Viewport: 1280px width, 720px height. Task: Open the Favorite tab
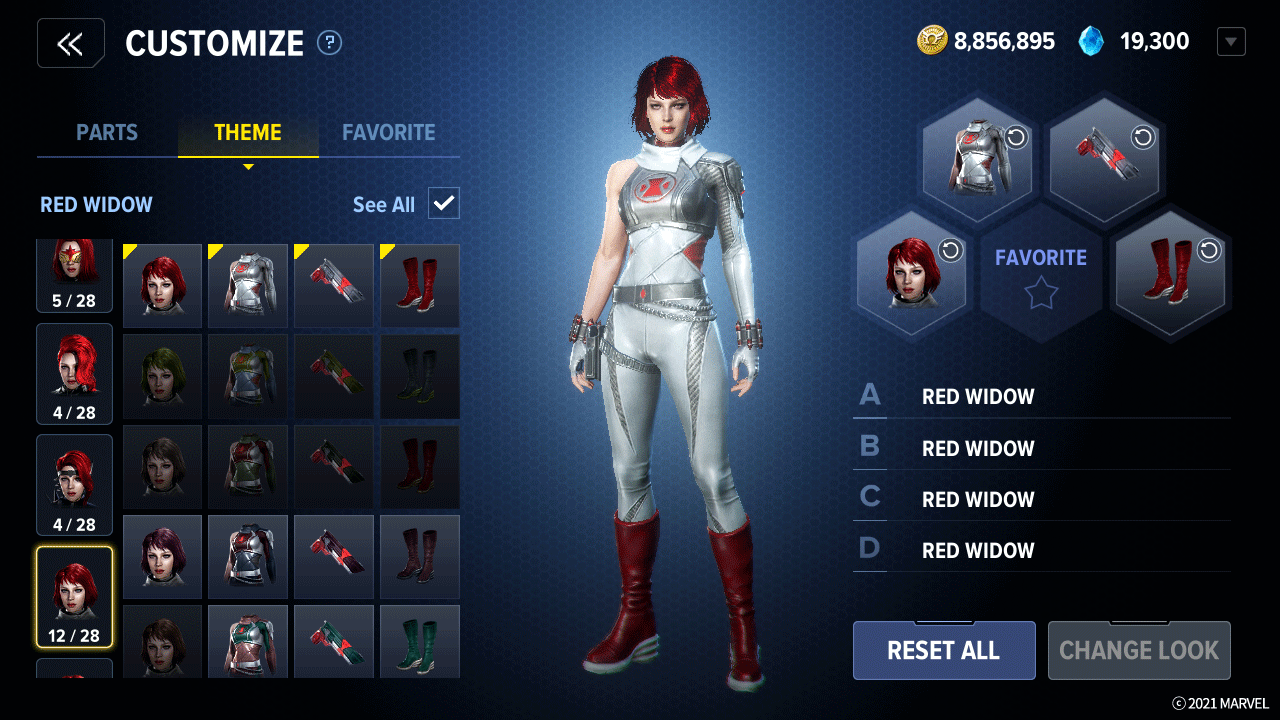pyautogui.click(x=388, y=132)
